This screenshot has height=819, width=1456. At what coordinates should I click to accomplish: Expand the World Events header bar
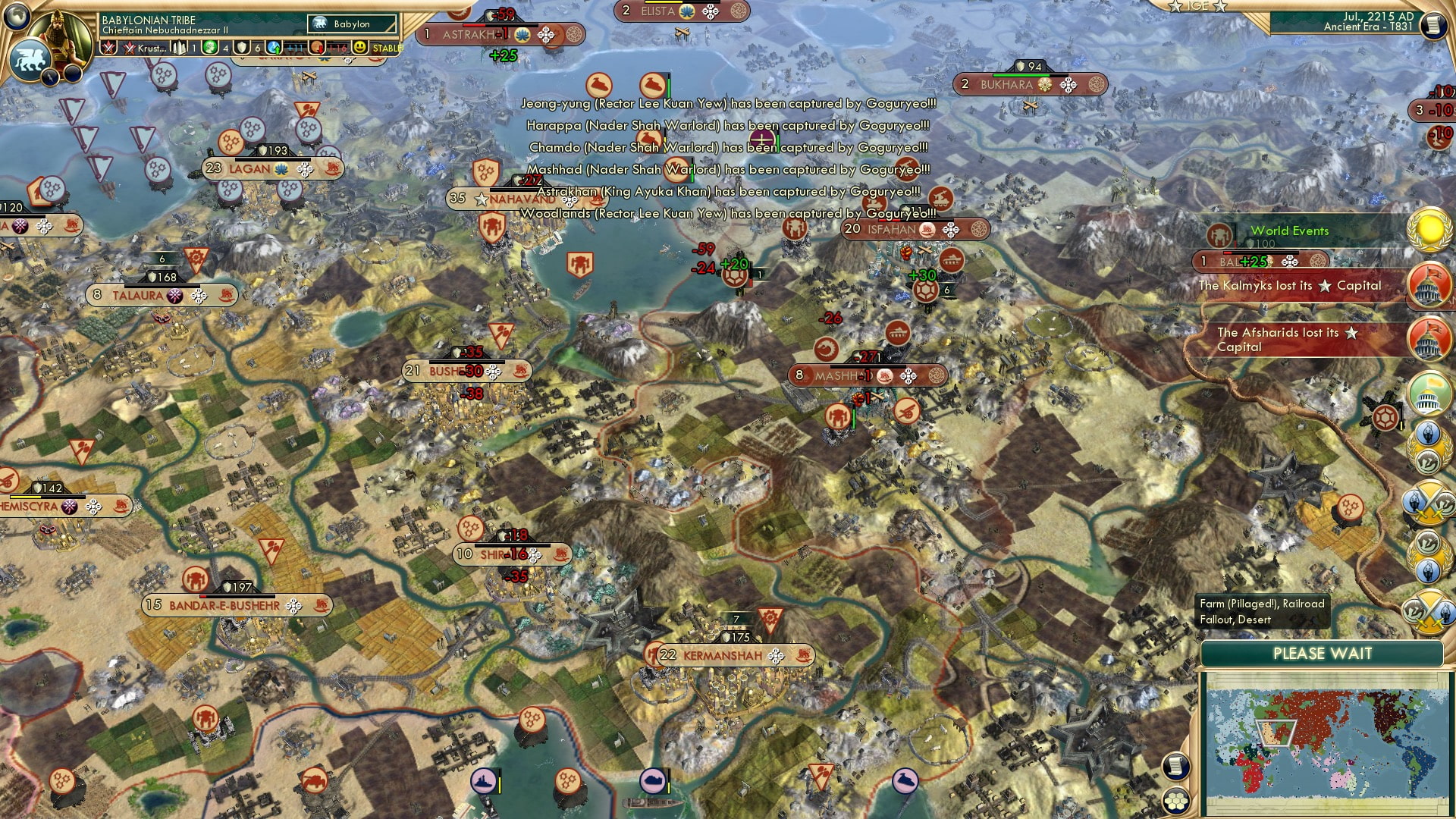1289,231
